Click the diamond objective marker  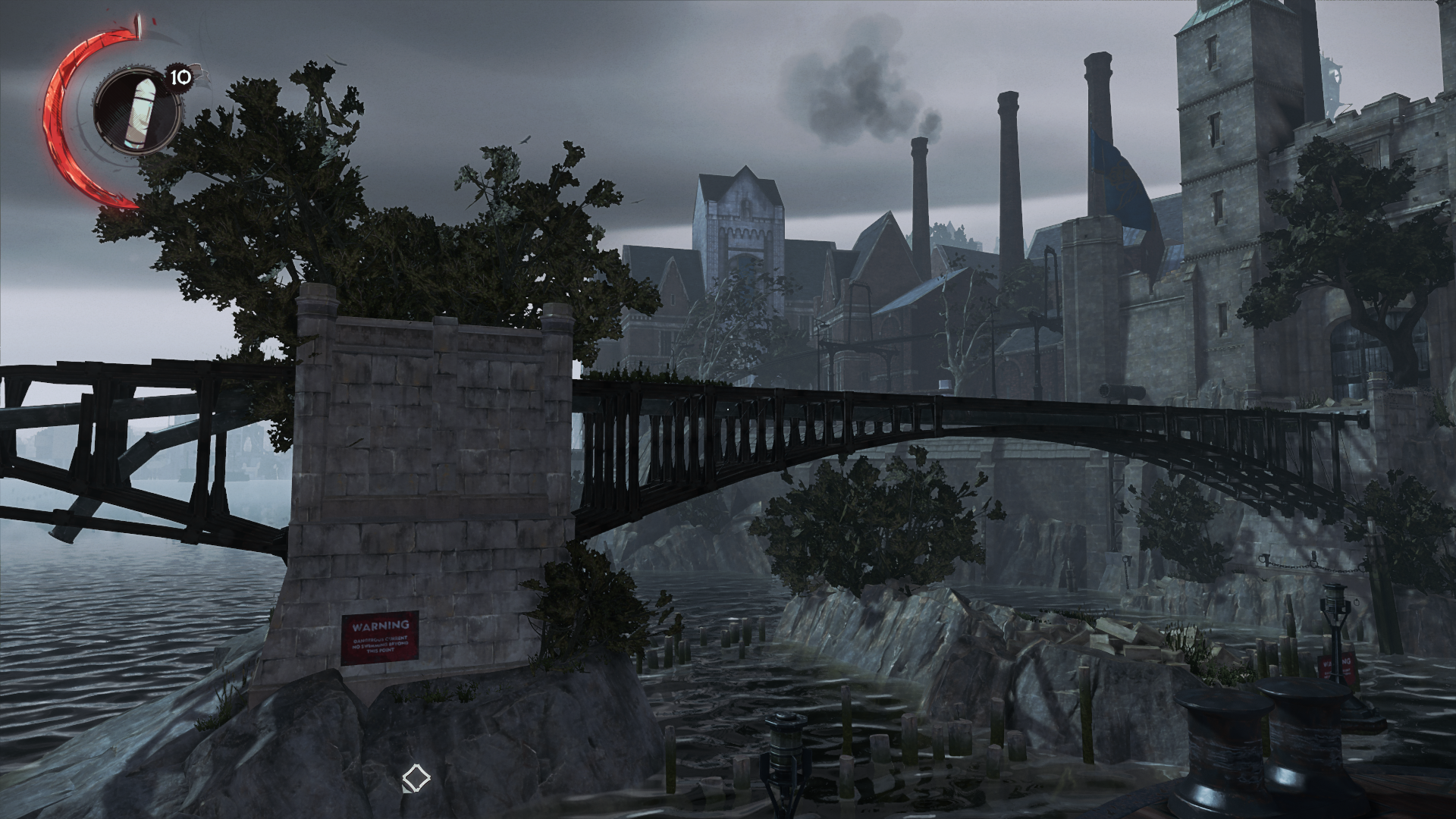click(x=416, y=779)
